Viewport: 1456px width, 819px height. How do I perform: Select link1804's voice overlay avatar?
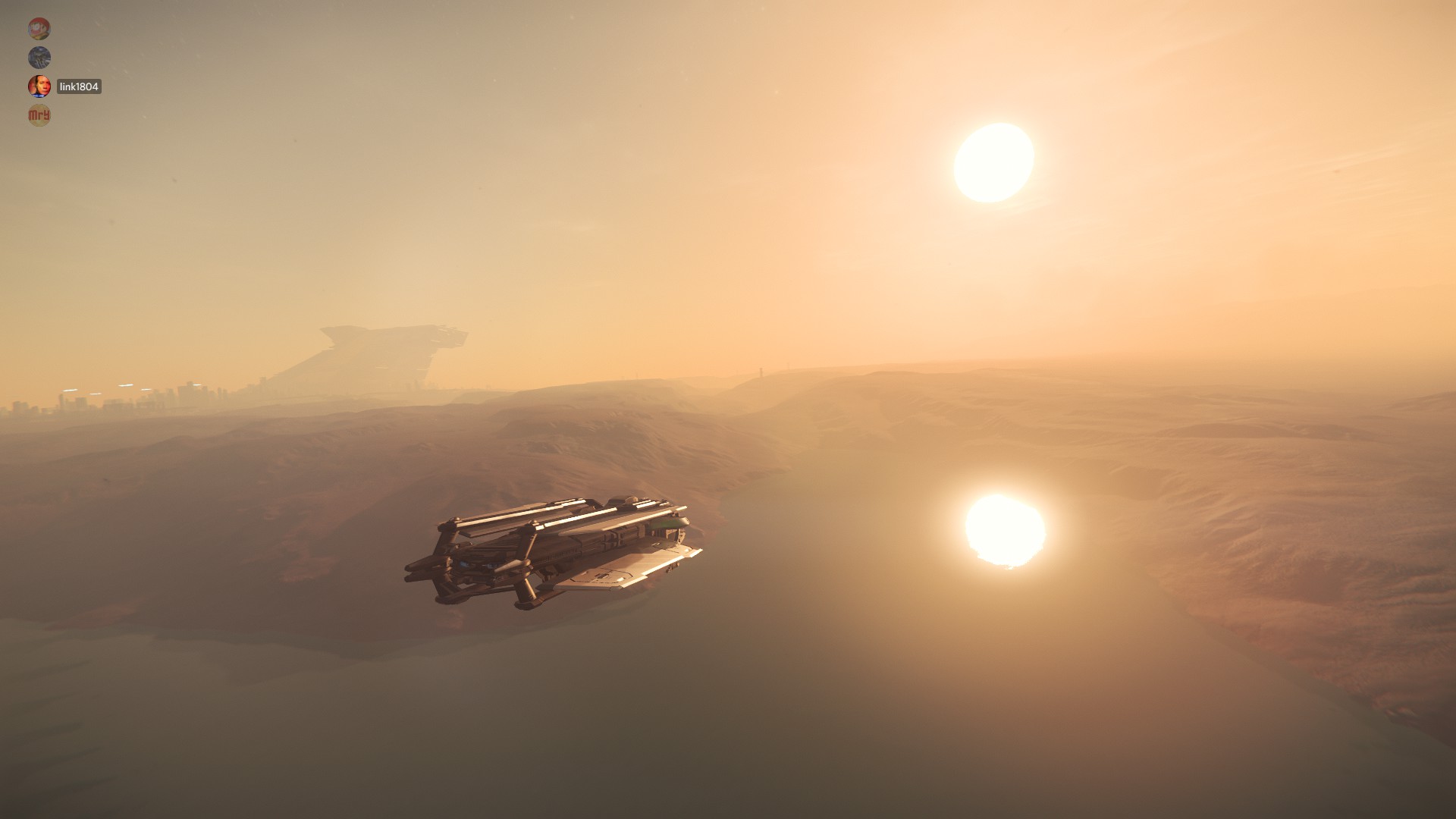coord(39,86)
